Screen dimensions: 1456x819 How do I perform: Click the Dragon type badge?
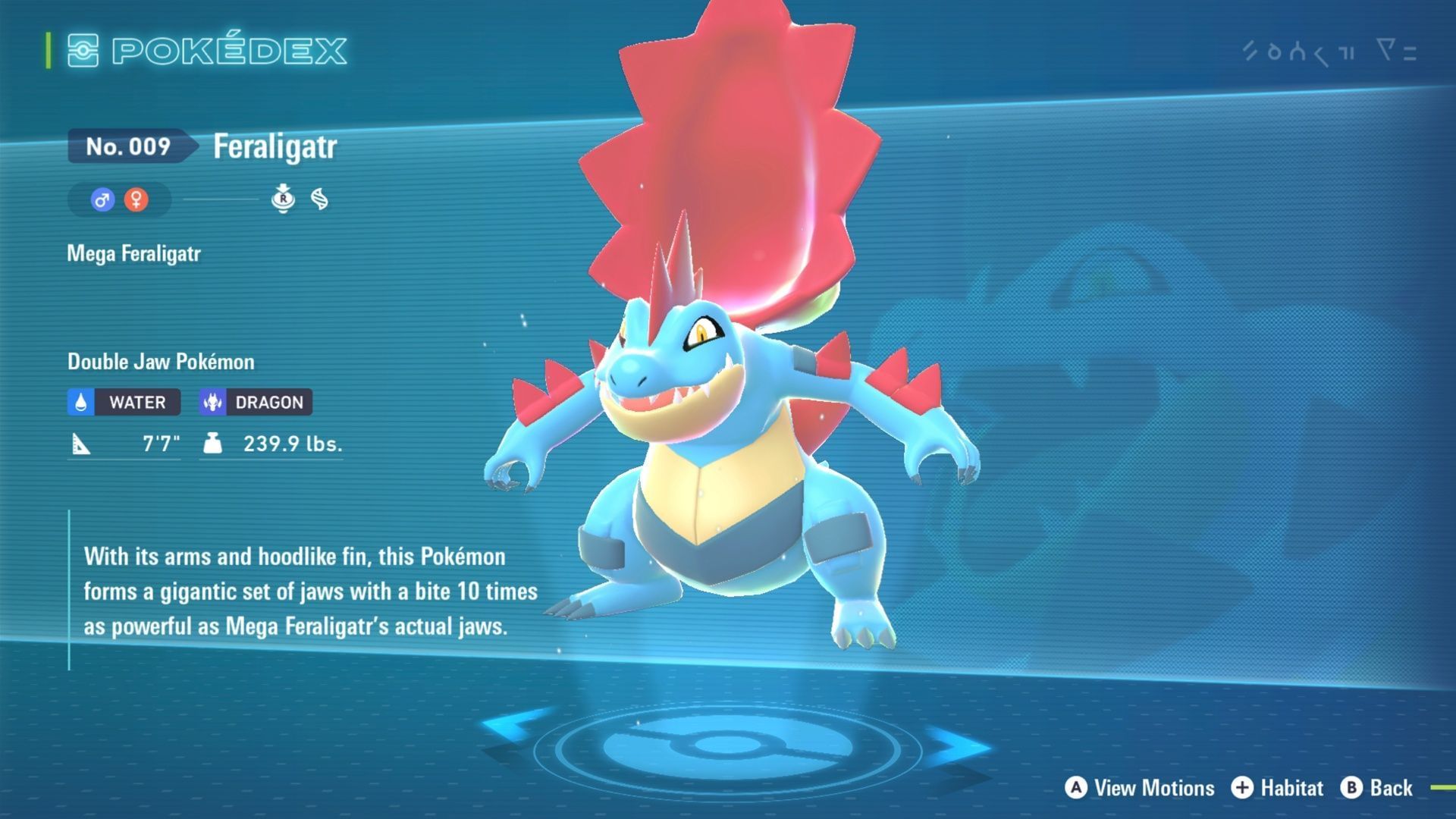click(256, 402)
